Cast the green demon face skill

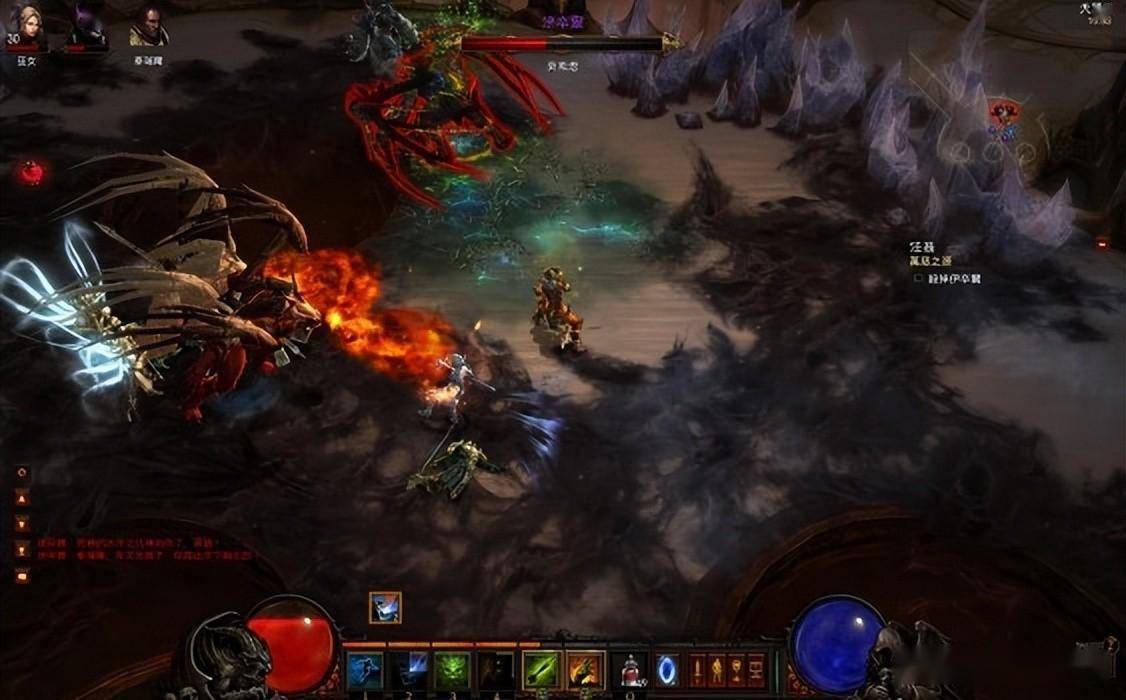pos(451,669)
